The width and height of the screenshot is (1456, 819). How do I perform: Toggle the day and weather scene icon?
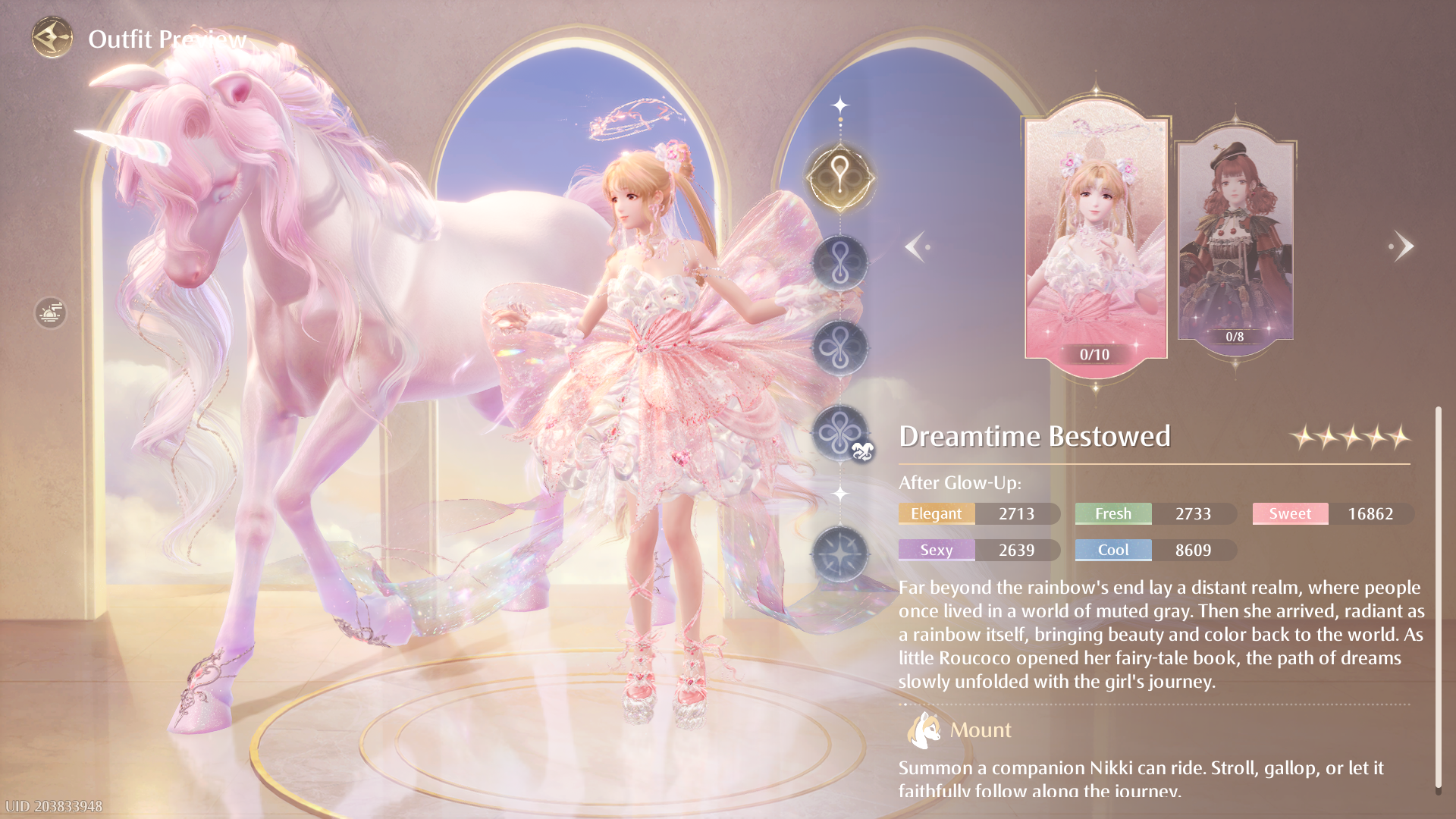(50, 312)
